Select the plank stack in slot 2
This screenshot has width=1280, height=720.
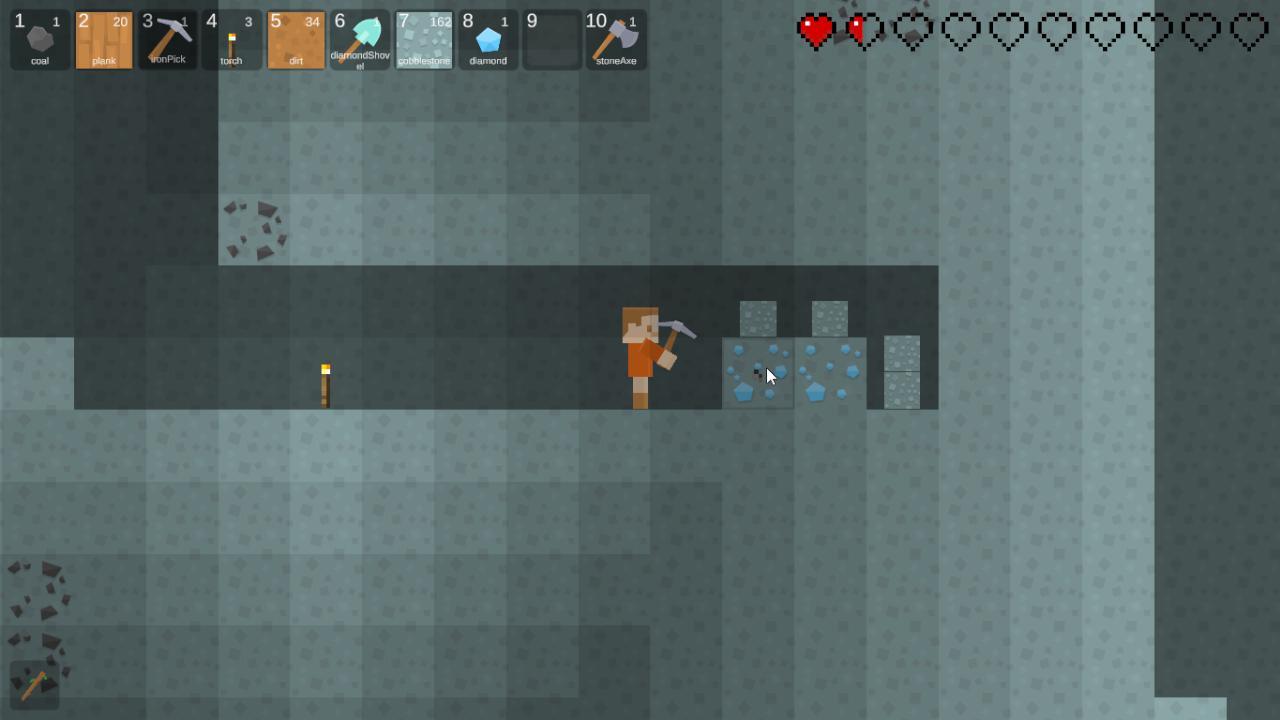[104, 40]
